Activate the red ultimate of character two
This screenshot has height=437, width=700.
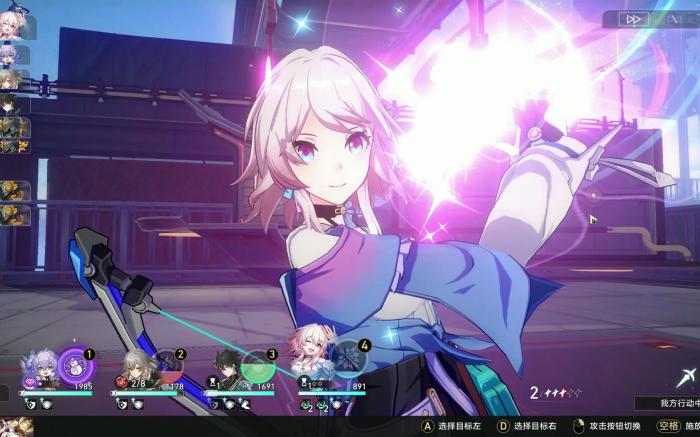click(167, 364)
